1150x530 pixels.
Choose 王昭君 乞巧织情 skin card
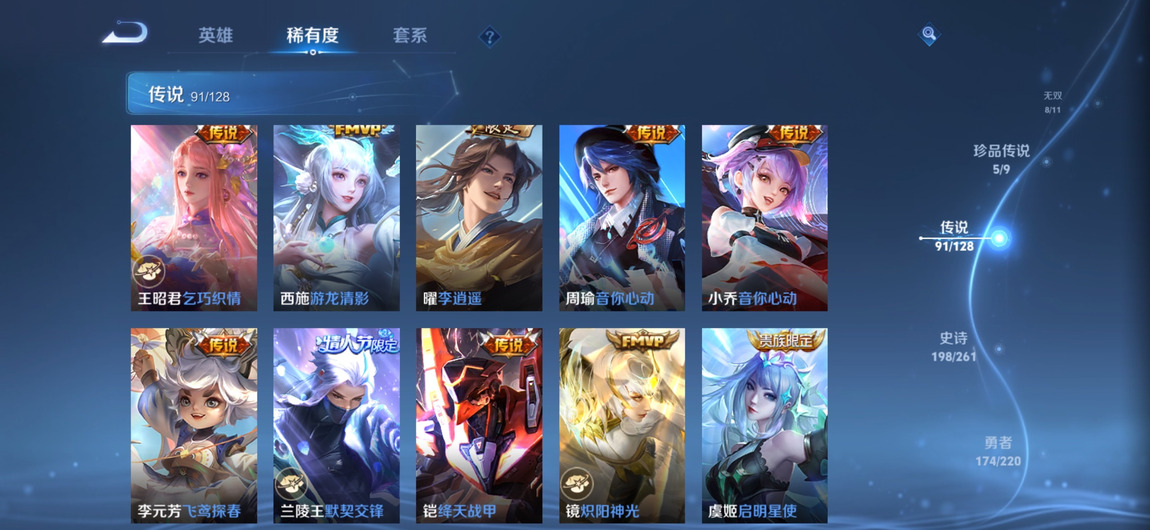(x=194, y=217)
